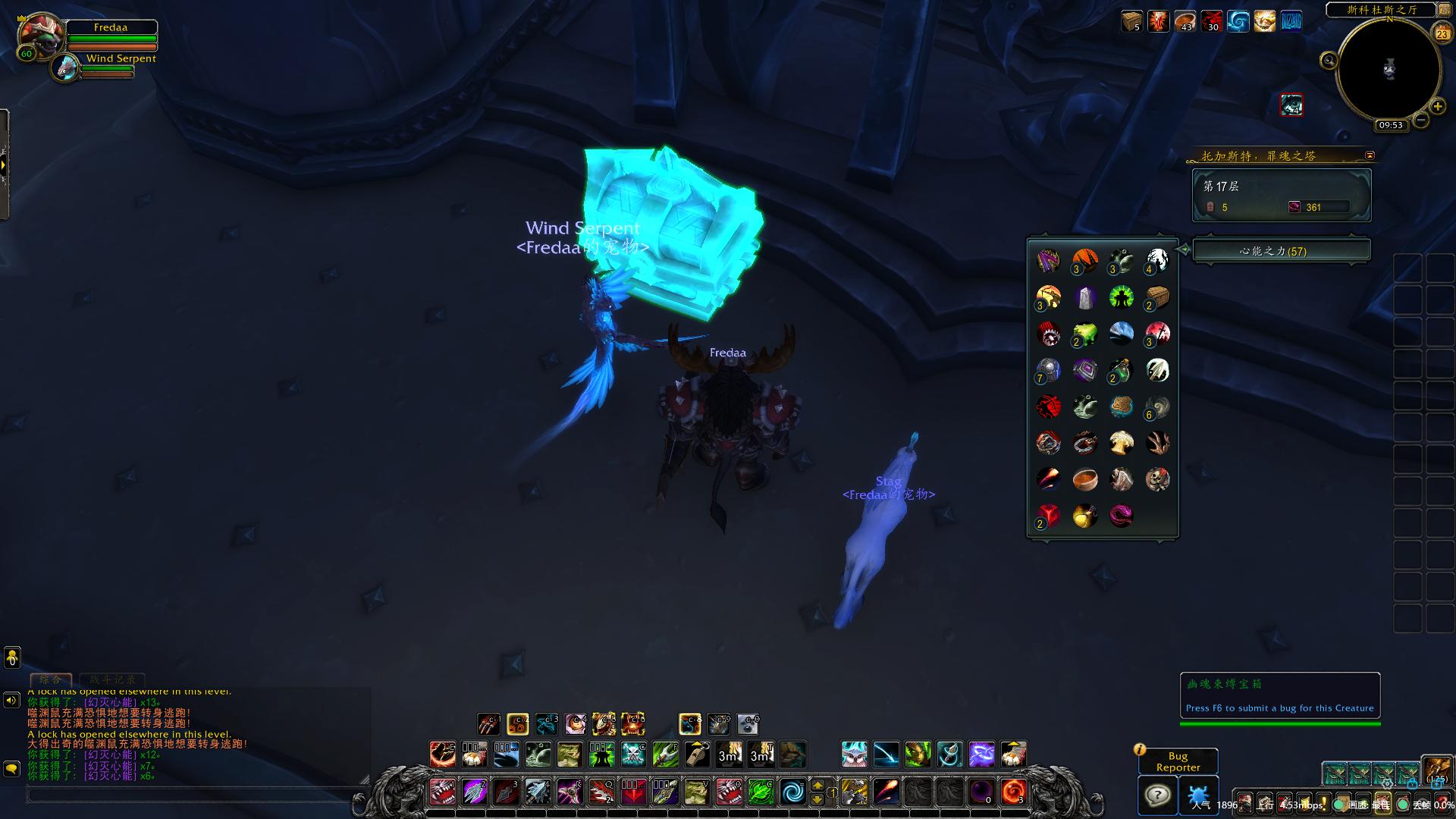Collapse the Torghast objective tracker header
Image resolution: width=1456 pixels, height=819 pixels.
coord(1370,155)
